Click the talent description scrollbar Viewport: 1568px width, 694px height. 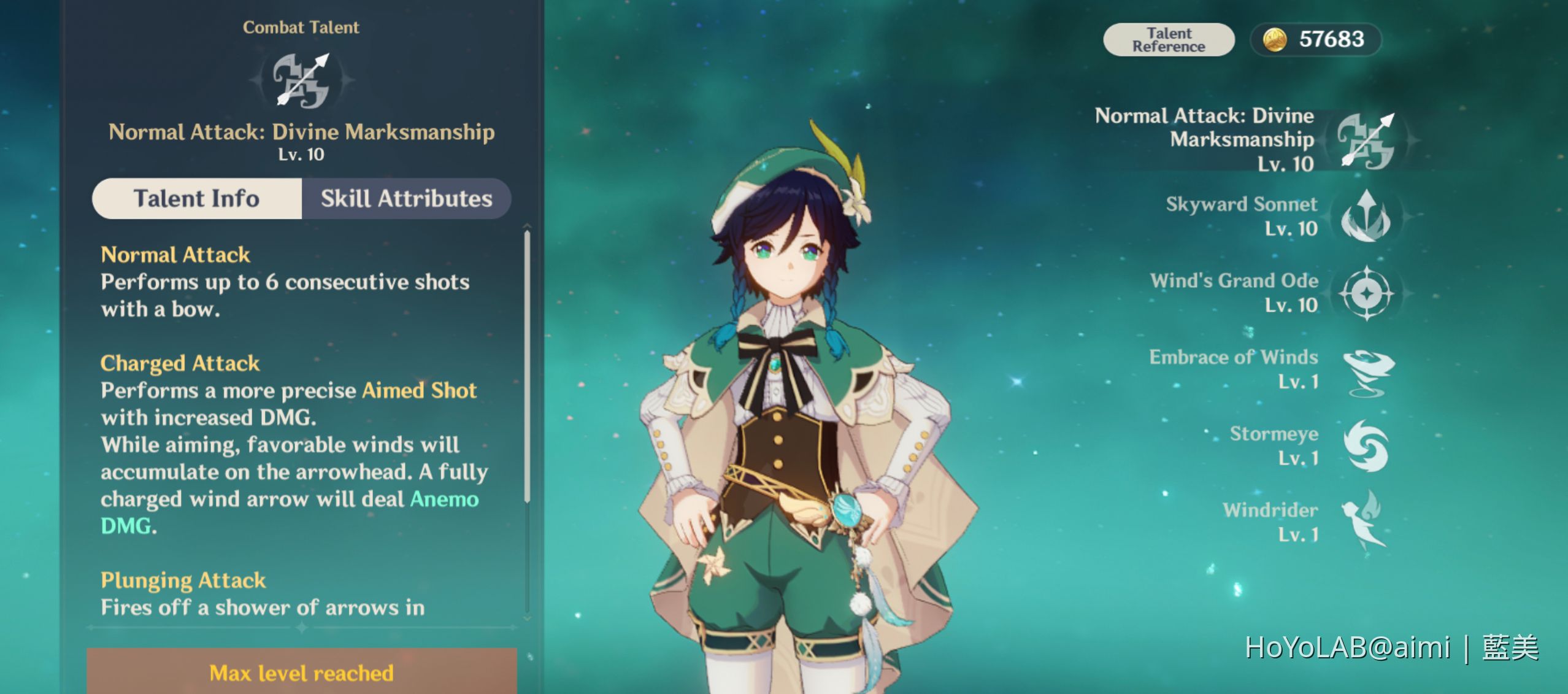tap(527, 367)
